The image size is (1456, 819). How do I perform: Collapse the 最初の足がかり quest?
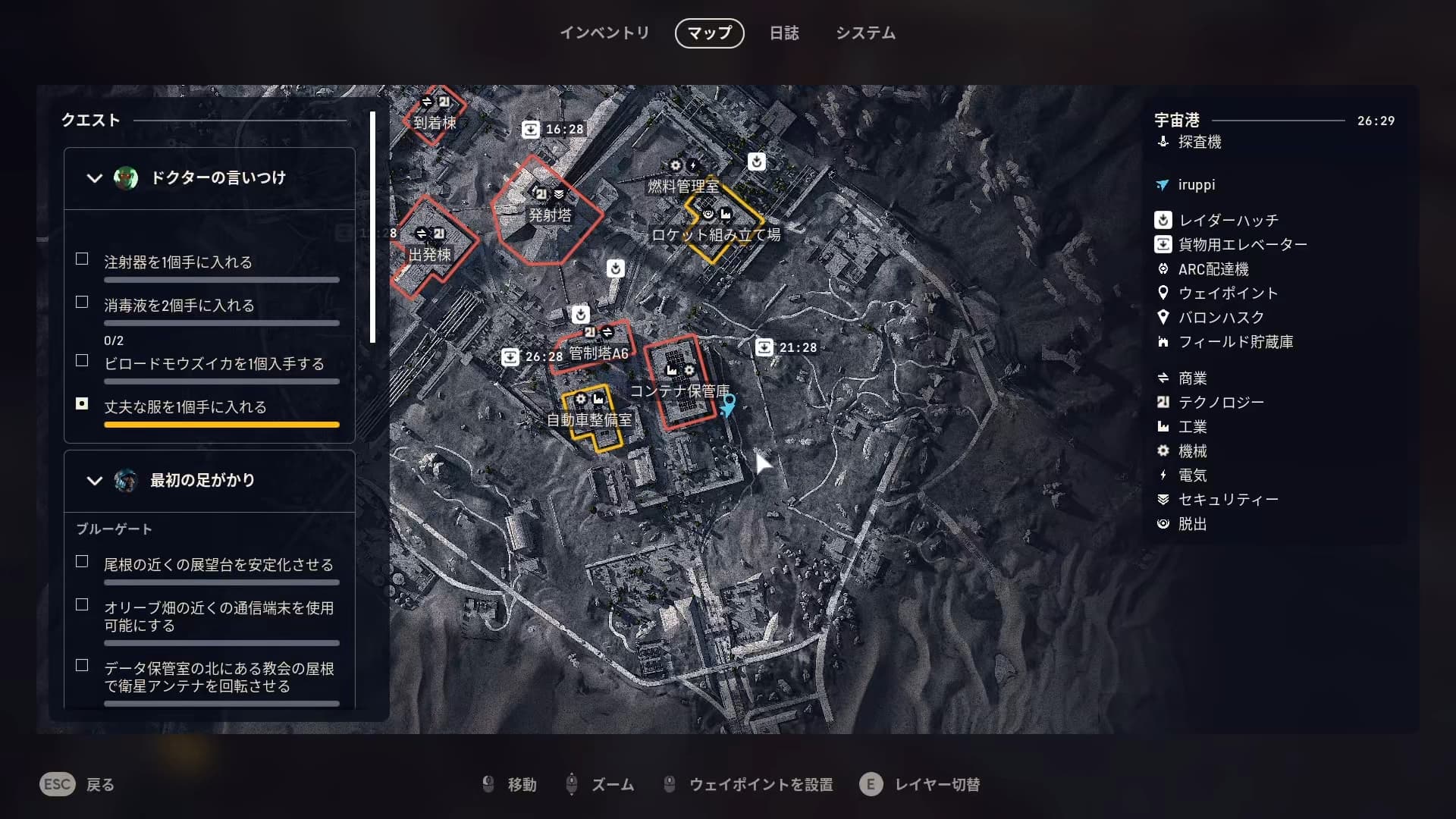pyautogui.click(x=94, y=481)
